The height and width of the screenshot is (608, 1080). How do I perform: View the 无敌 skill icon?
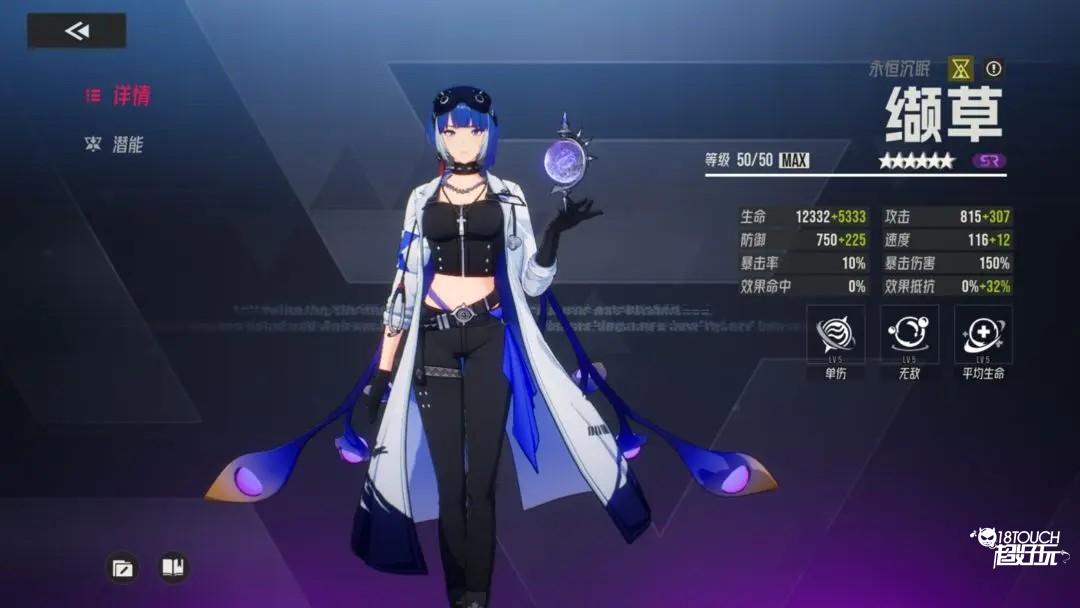click(x=909, y=334)
